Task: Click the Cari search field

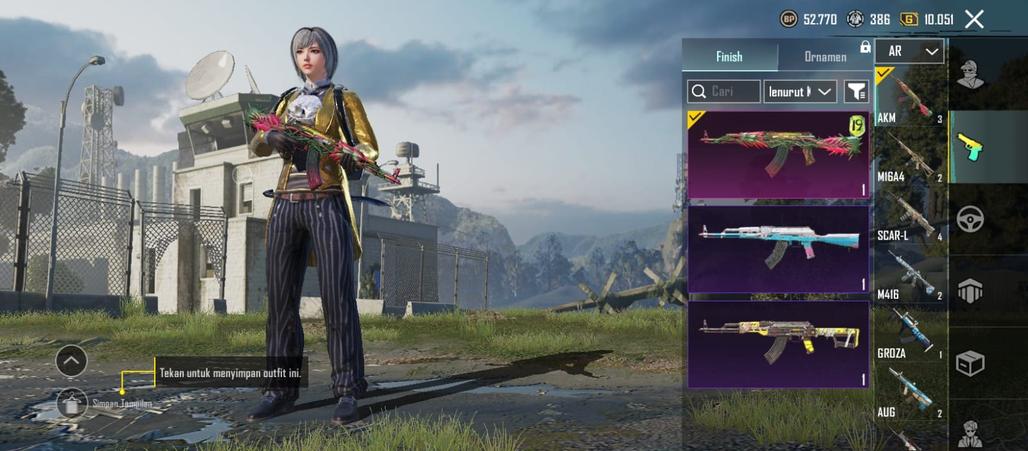Action: tap(724, 92)
